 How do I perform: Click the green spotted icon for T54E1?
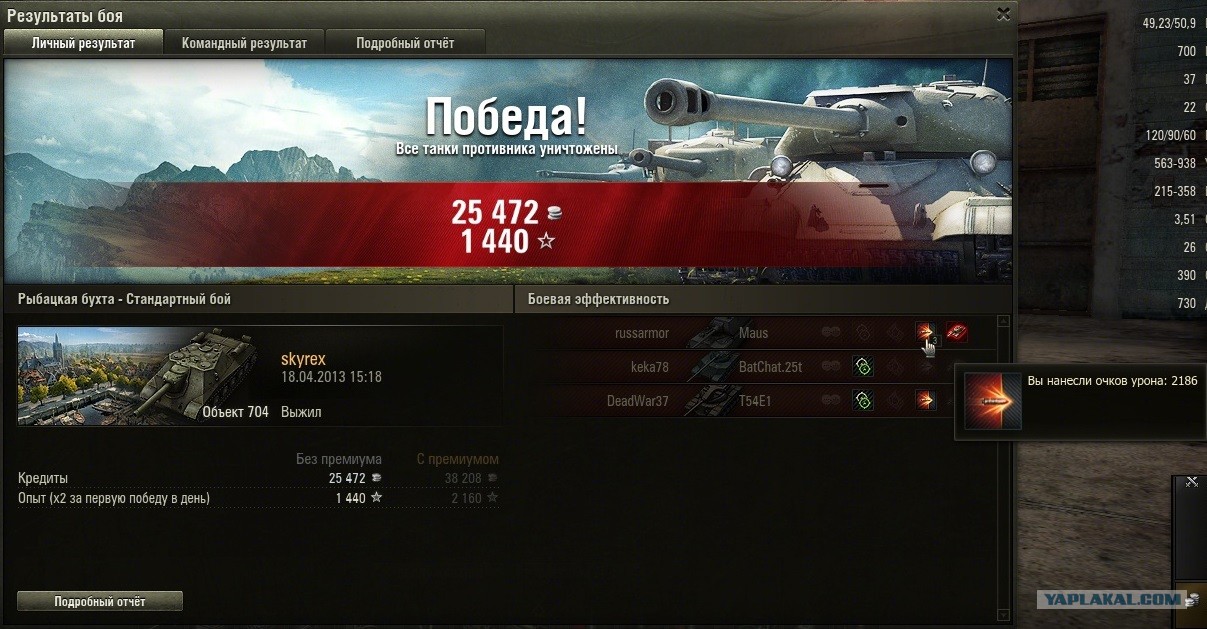pos(863,401)
